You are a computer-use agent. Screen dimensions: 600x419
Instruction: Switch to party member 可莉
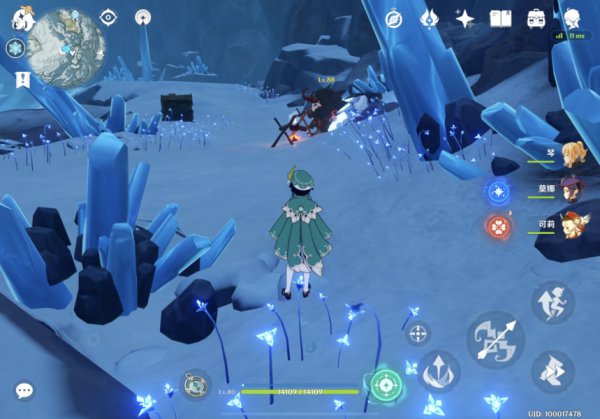tap(571, 222)
